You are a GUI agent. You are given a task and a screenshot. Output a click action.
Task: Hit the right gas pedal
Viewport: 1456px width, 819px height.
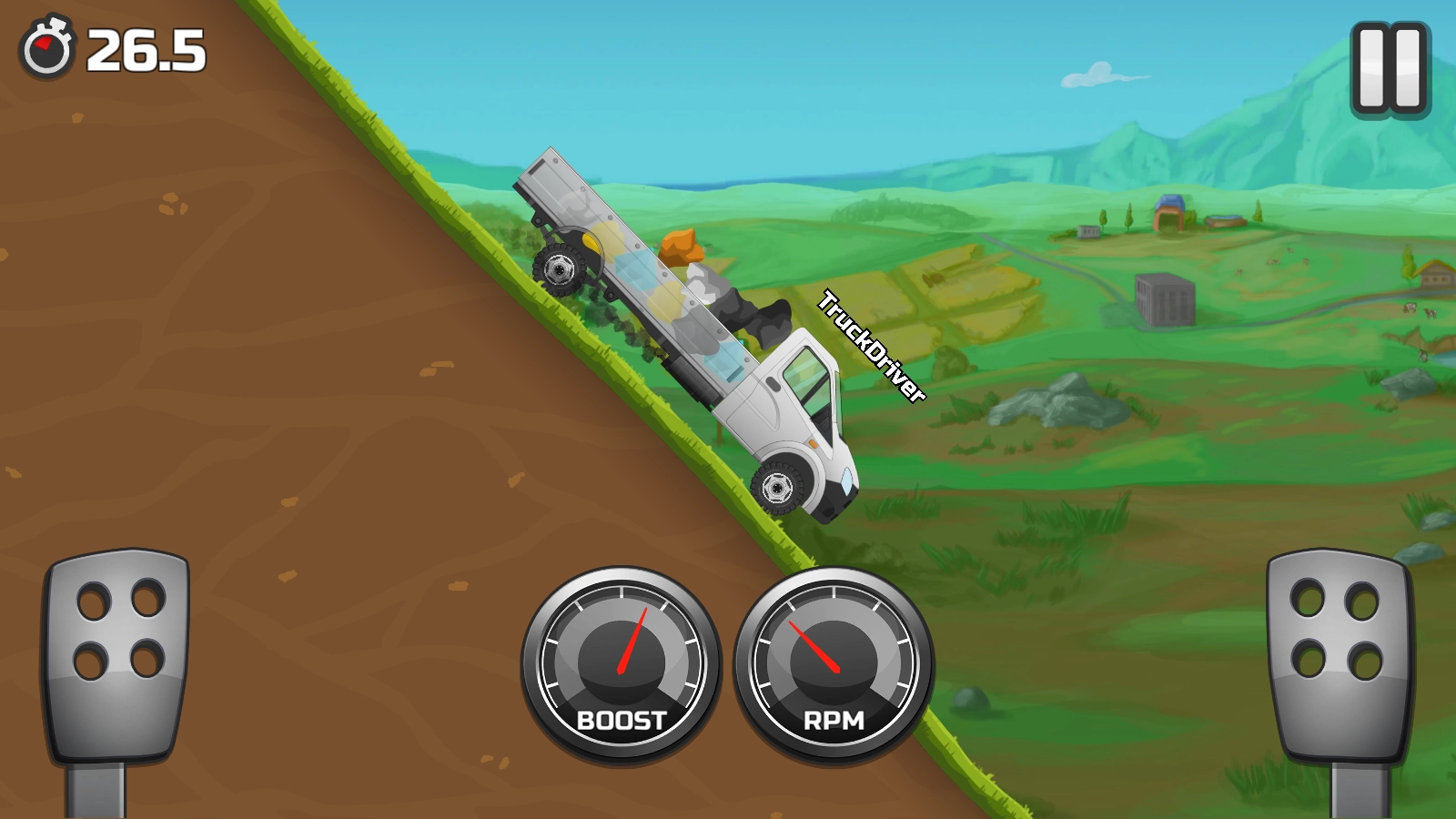point(1339,655)
